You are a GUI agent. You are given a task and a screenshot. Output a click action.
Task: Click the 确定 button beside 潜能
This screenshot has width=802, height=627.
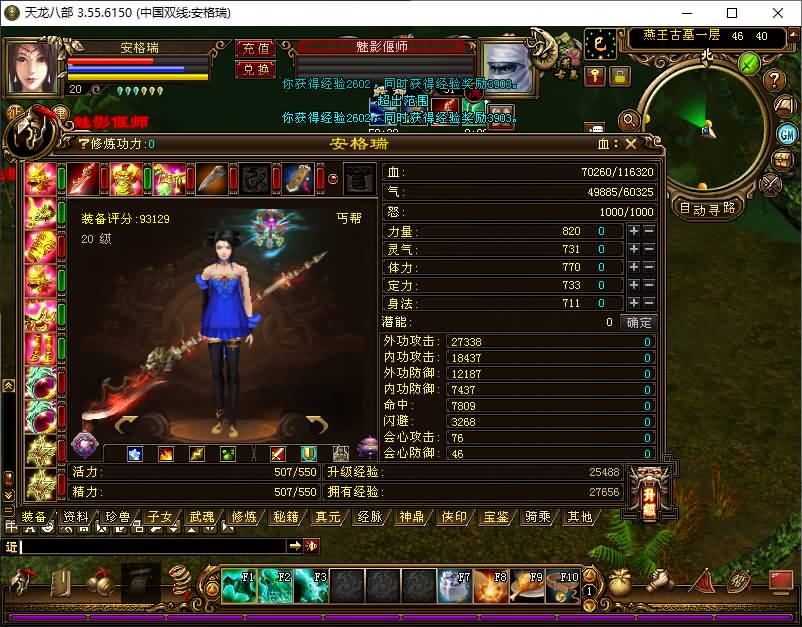(x=638, y=322)
